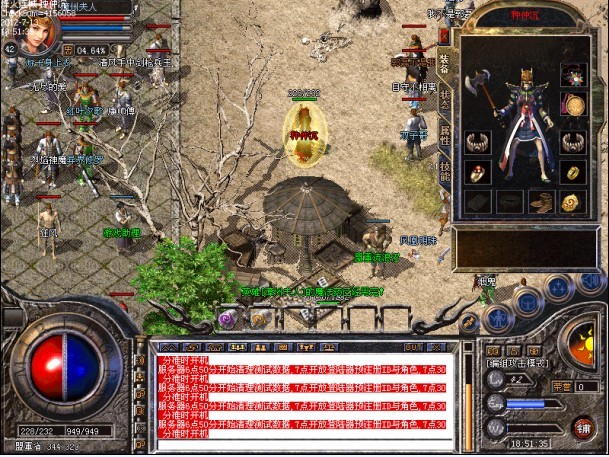Select the gold ring slot
Screen dimensions: 609x457
tap(573, 172)
